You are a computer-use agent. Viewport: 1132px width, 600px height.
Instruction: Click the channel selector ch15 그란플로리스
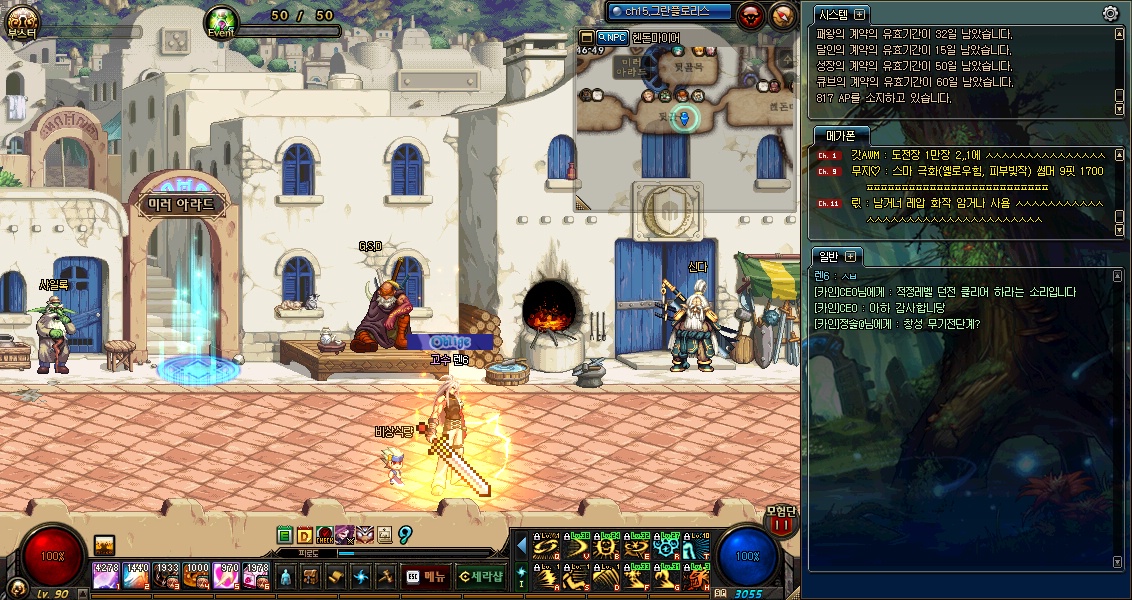(x=670, y=11)
